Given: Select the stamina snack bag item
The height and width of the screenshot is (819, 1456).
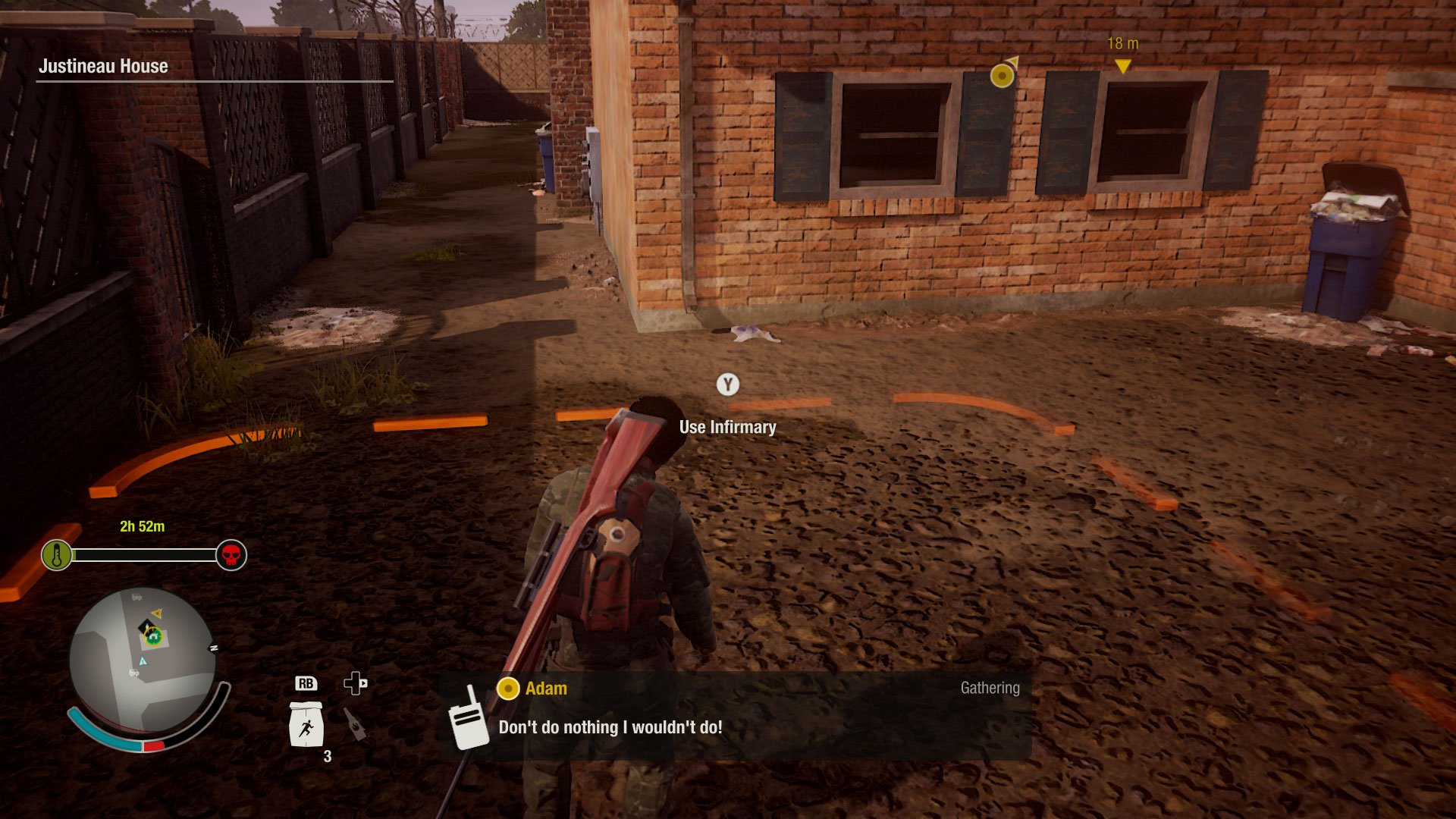Looking at the screenshot, I should (306, 725).
